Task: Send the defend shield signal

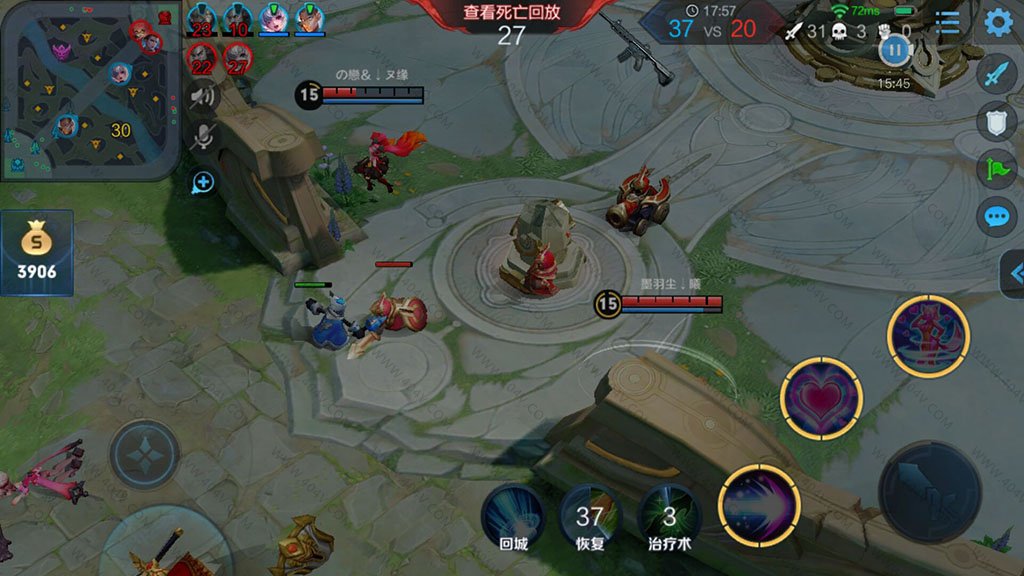Action: click(996, 120)
